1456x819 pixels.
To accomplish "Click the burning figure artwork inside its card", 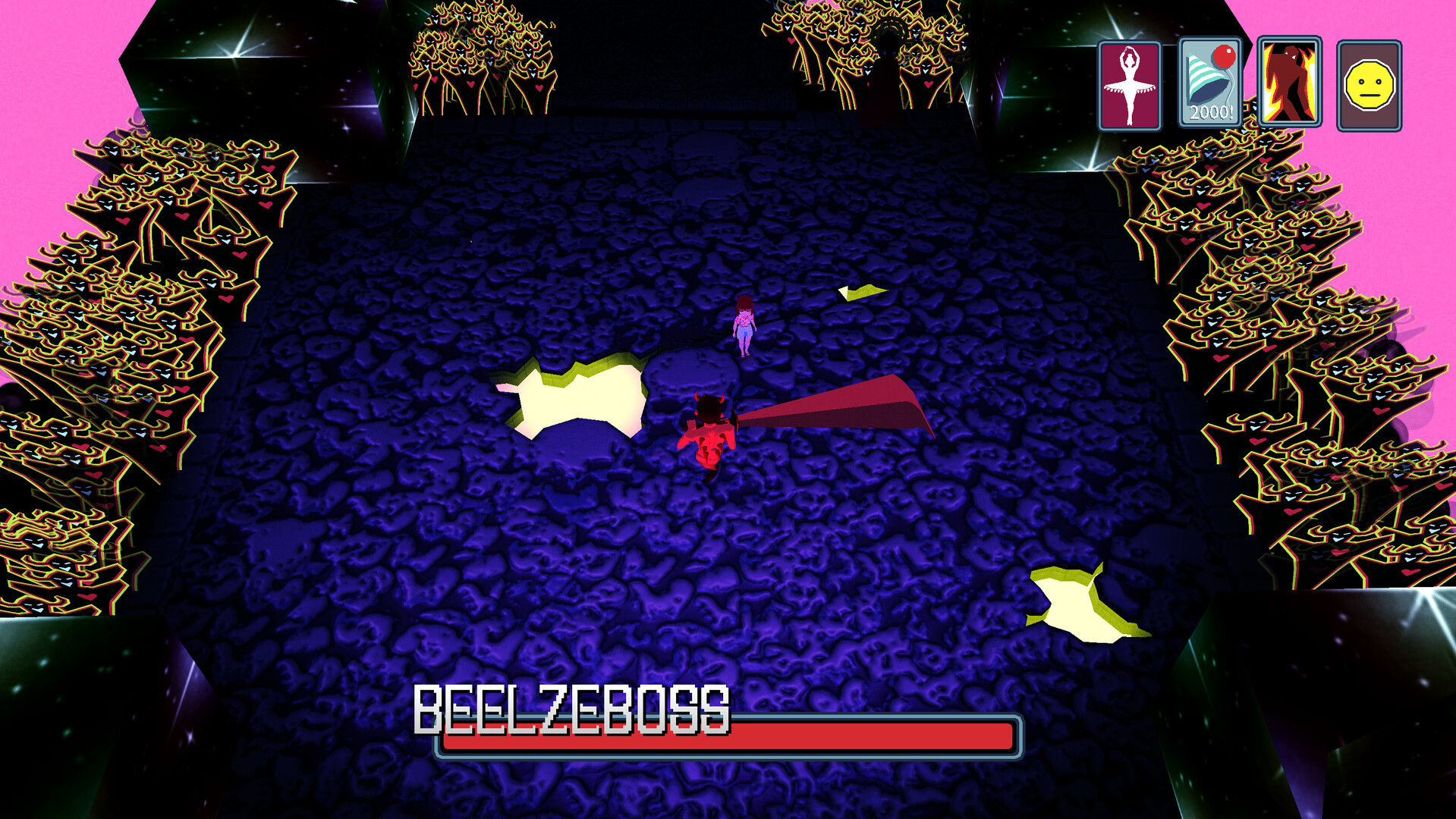I will (1288, 80).
